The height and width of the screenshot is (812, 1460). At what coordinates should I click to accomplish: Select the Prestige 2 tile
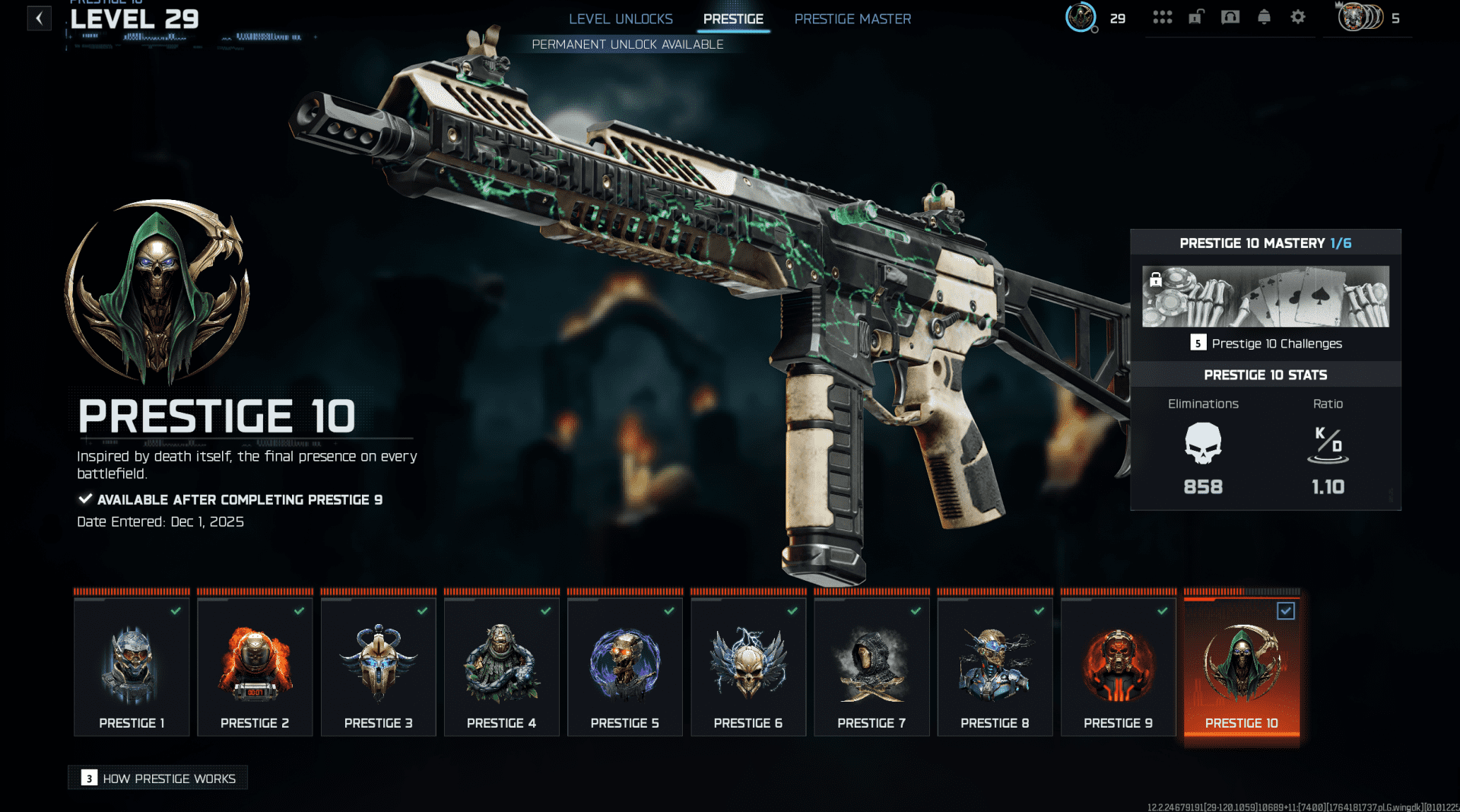(x=255, y=667)
